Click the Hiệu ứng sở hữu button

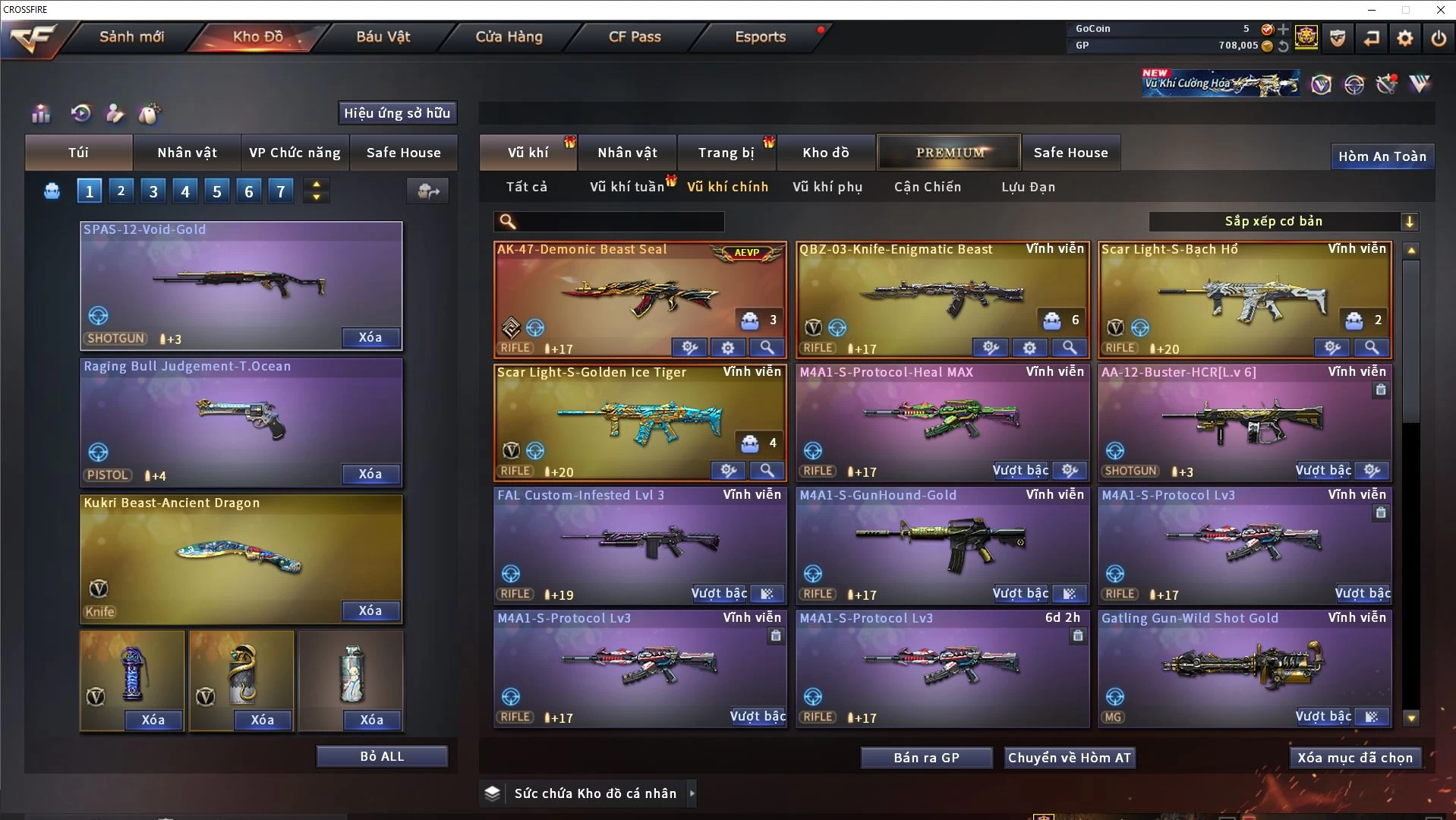click(x=397, y=113)
